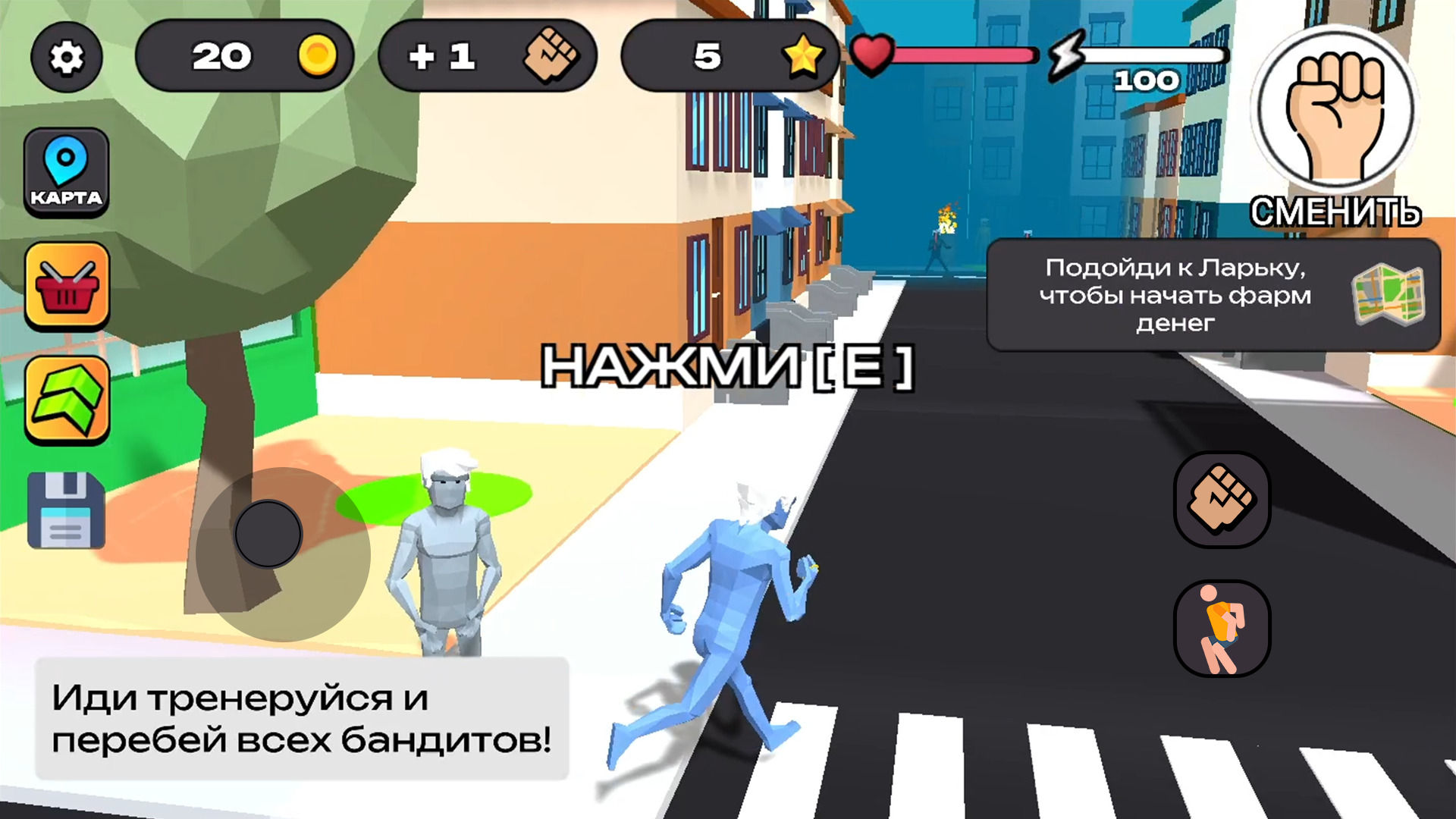Screen dimensions: 1456x819
Task: Click the lightning bolt energy icon
Action: [x=1067, y=56]
